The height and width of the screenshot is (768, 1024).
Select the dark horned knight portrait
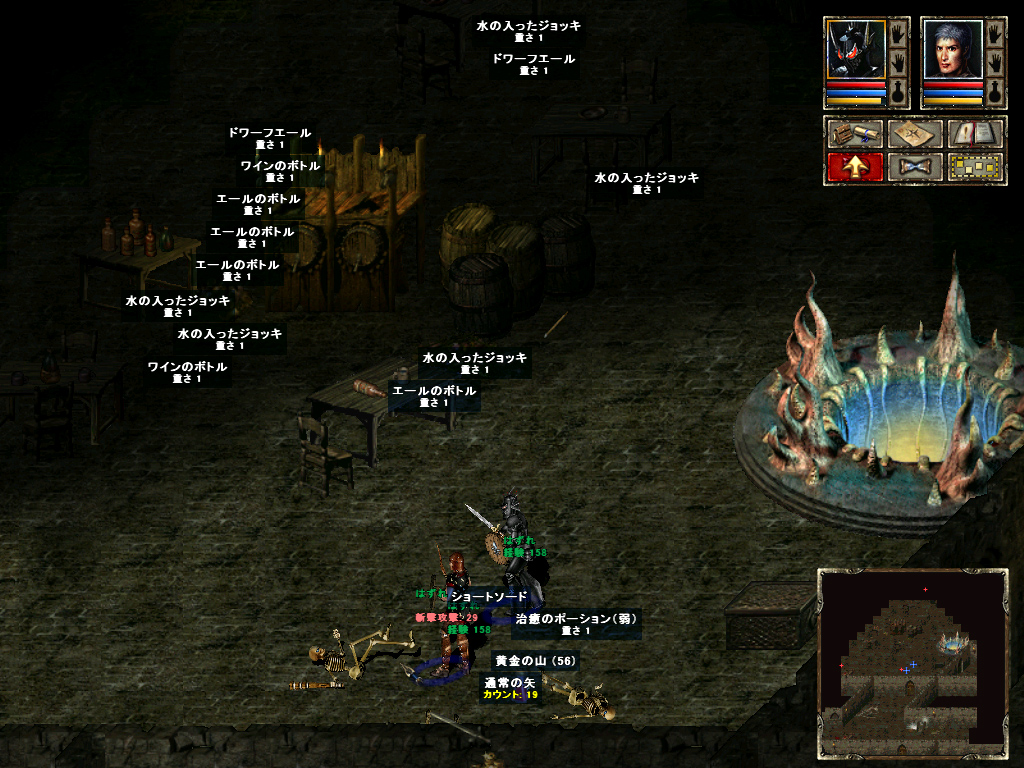pos(856,50)
